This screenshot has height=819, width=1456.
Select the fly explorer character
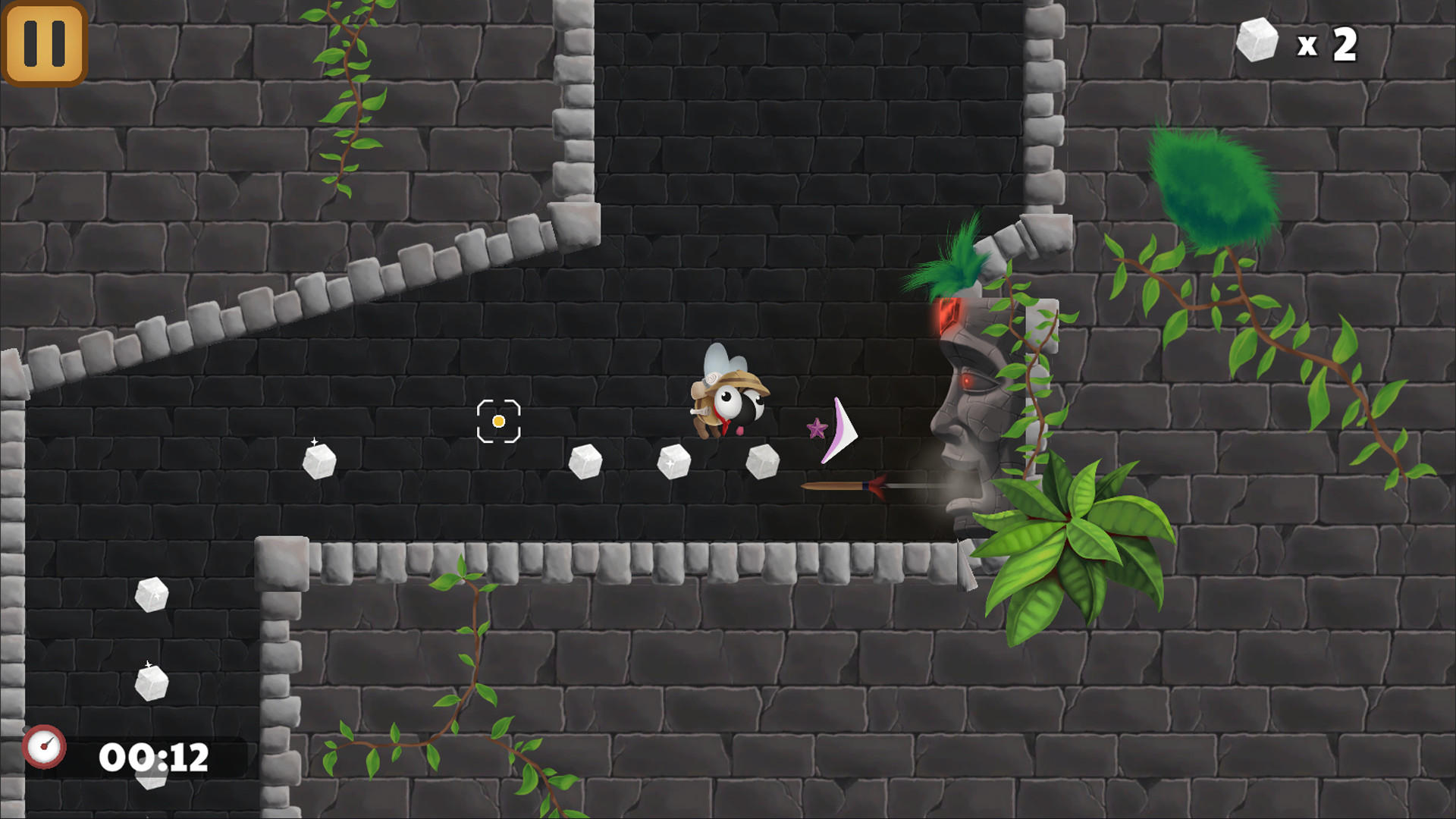[x=729, y=402]
